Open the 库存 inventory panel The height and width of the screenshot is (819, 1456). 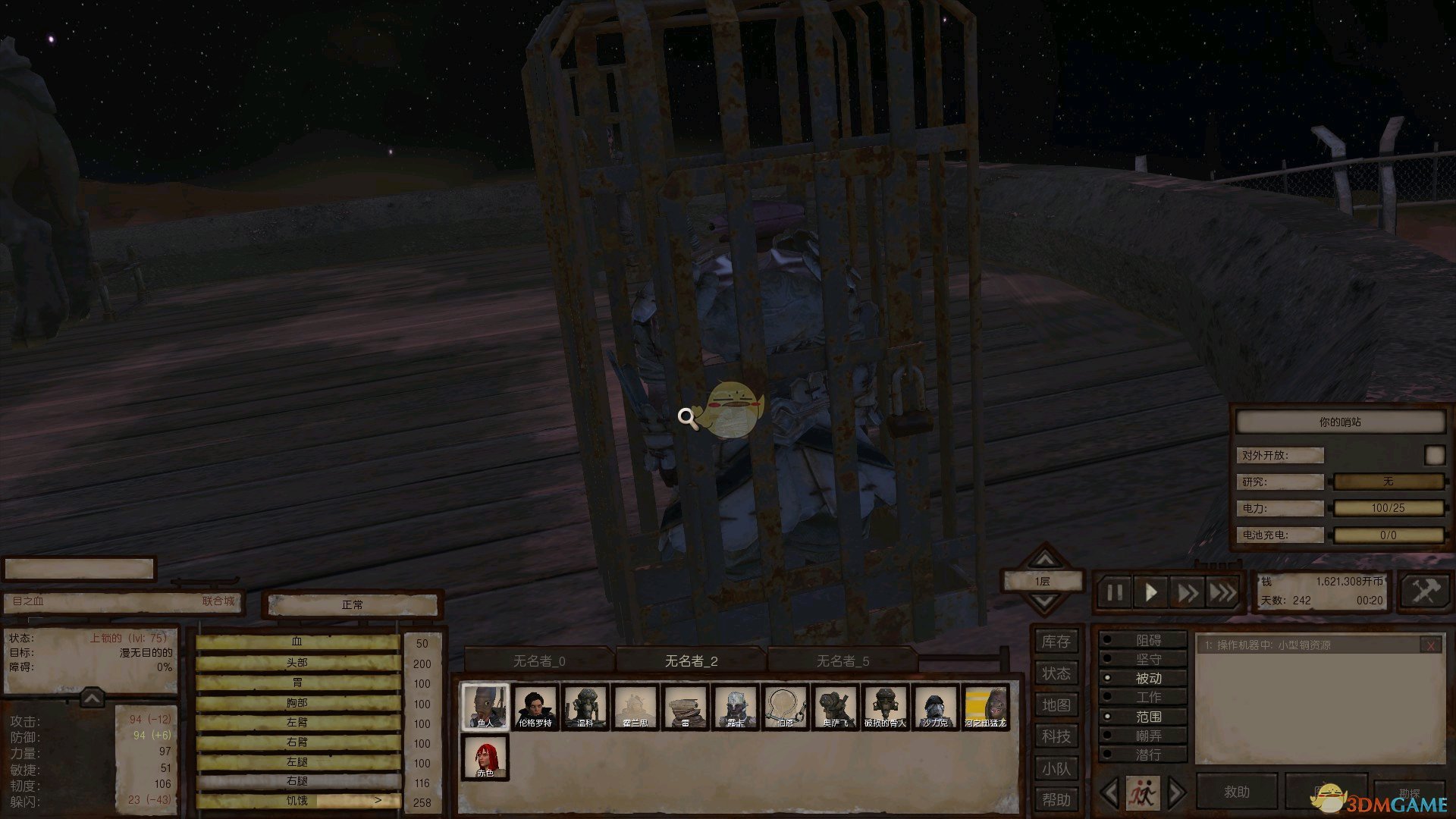(1056, 642)
